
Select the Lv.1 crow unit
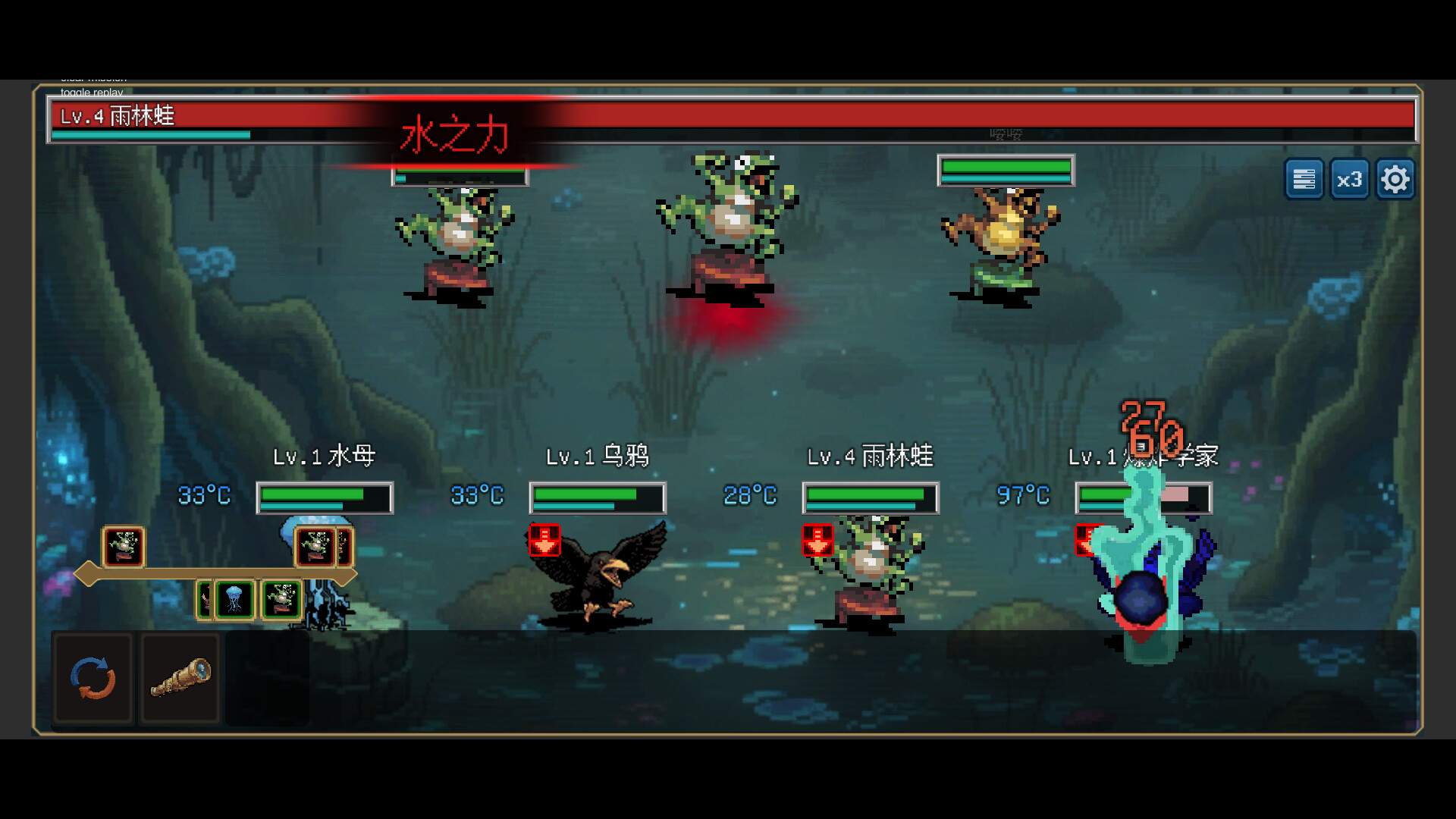[599, 576]
